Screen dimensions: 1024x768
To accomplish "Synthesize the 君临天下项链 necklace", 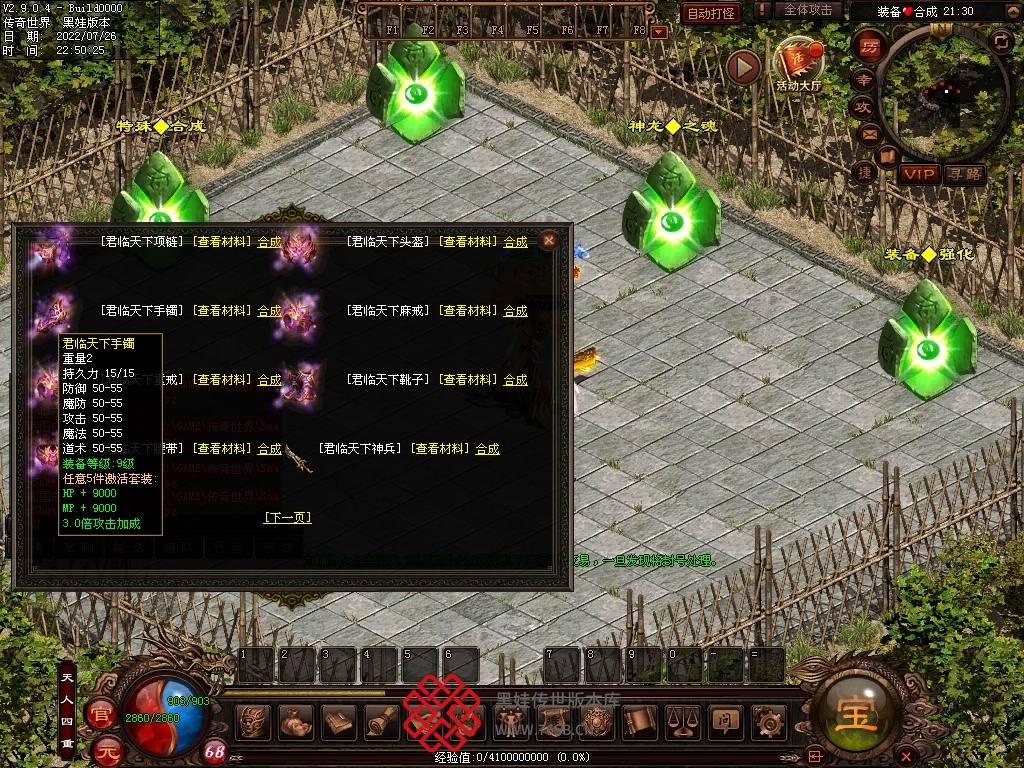I will (x=269, y=242).
